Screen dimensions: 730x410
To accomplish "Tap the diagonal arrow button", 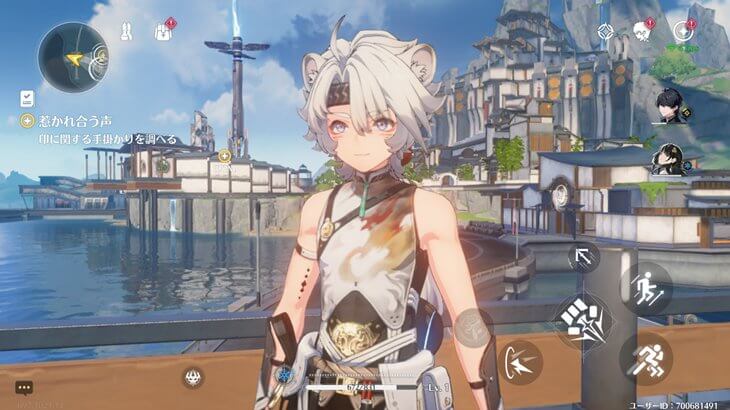I will [584, 256].
